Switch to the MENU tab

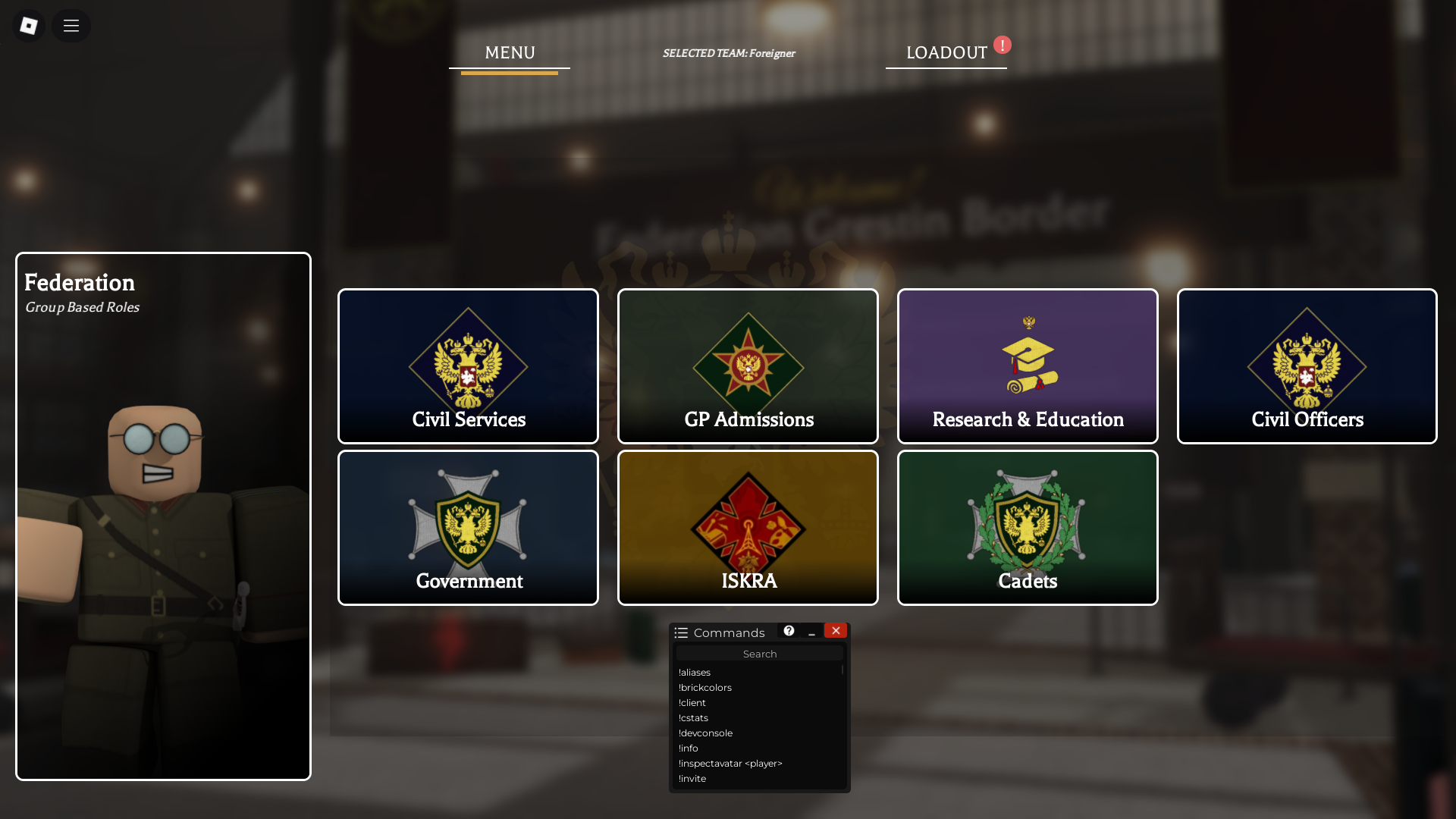tap(510, 53)
